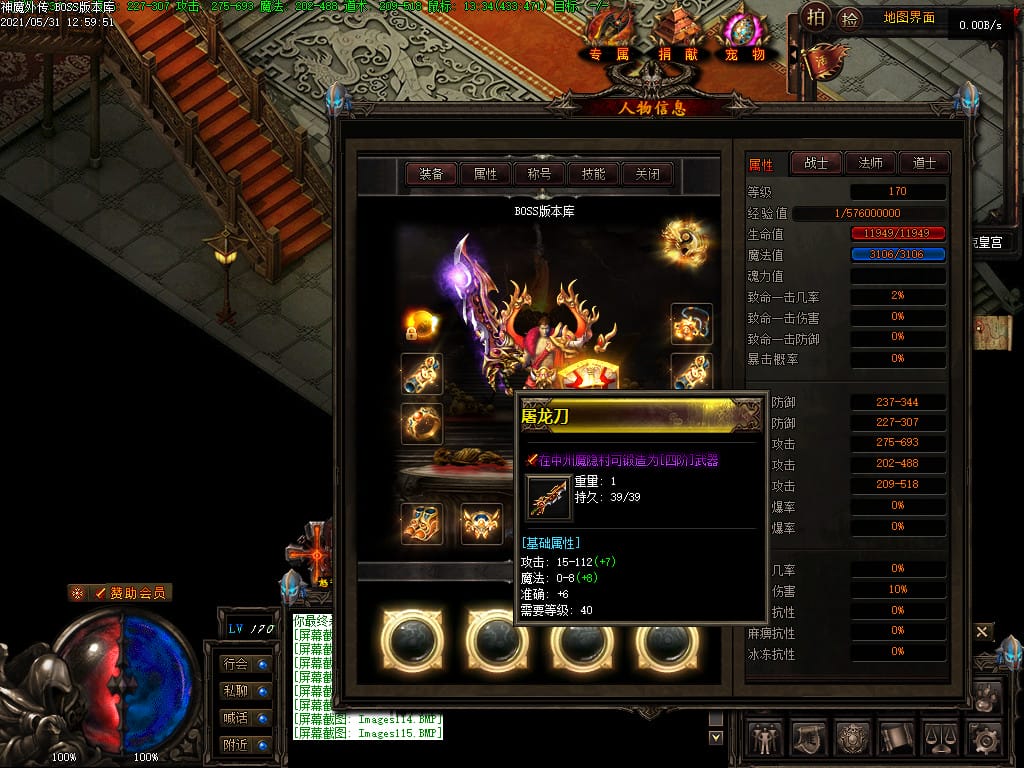
Task: Switch to the 属性 attributes tab
Action: point(485,174)
